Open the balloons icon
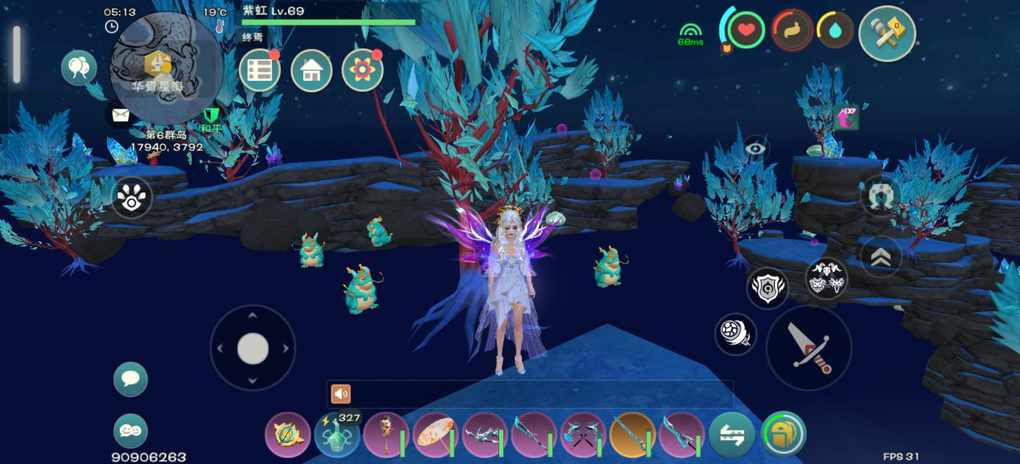Image resolution: width=1020 pixels, height=464 pixels. click(78, 68)
